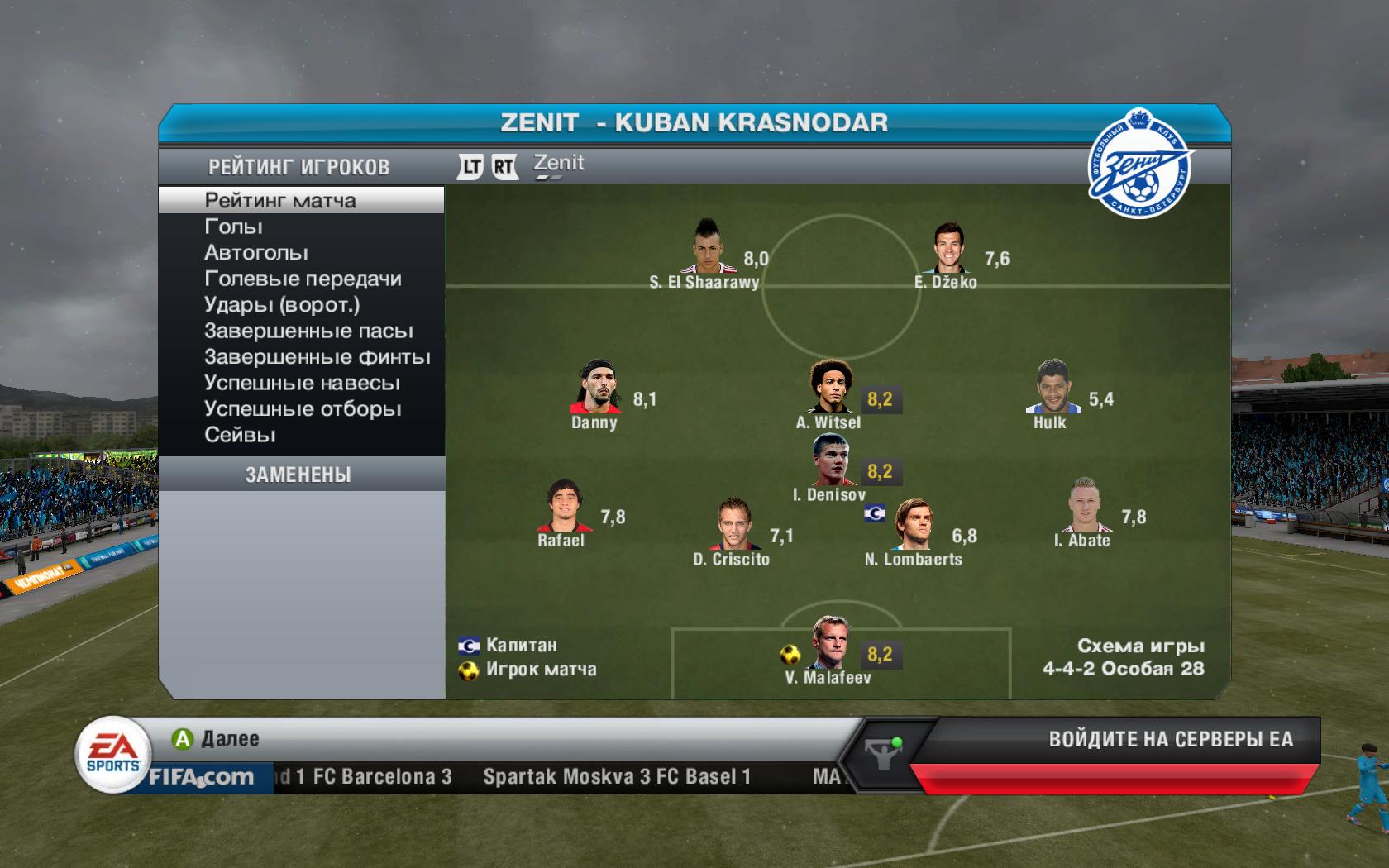1389x868 pixels.
Task: Select Hulk's player portrait
Action: [1052, 387]
